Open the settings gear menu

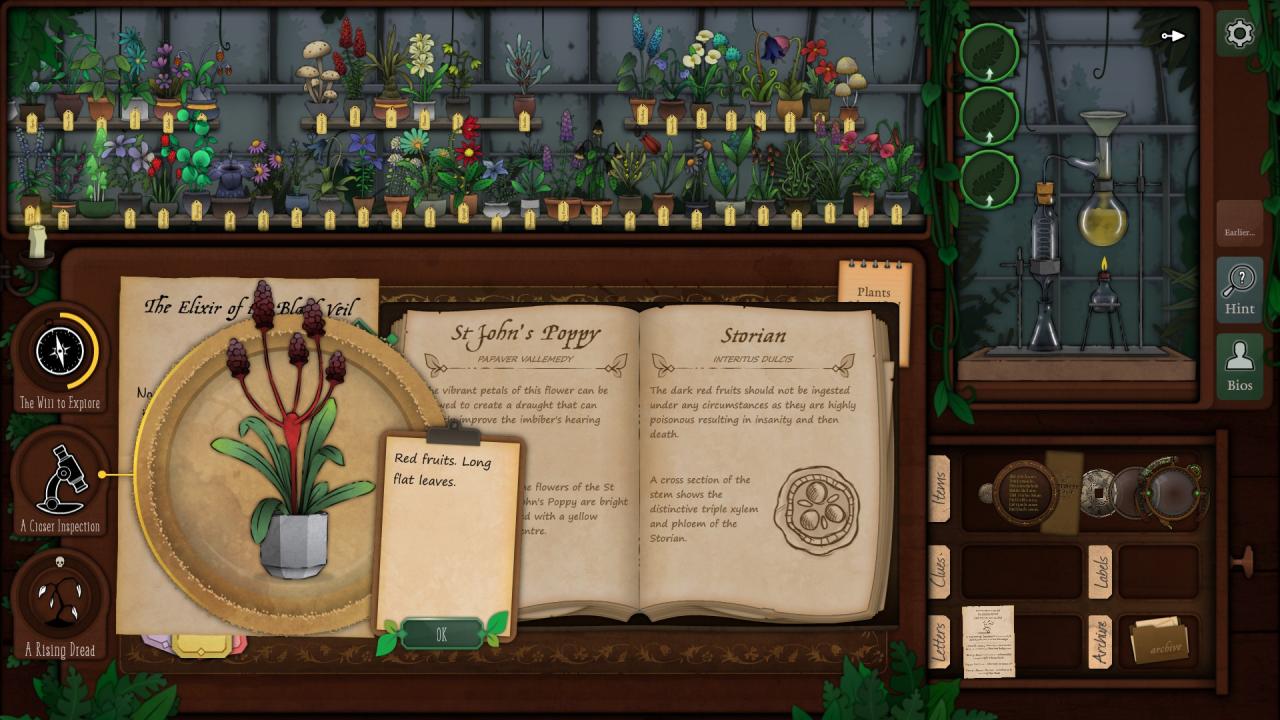pyautogui.click(x=1238, y=34)
